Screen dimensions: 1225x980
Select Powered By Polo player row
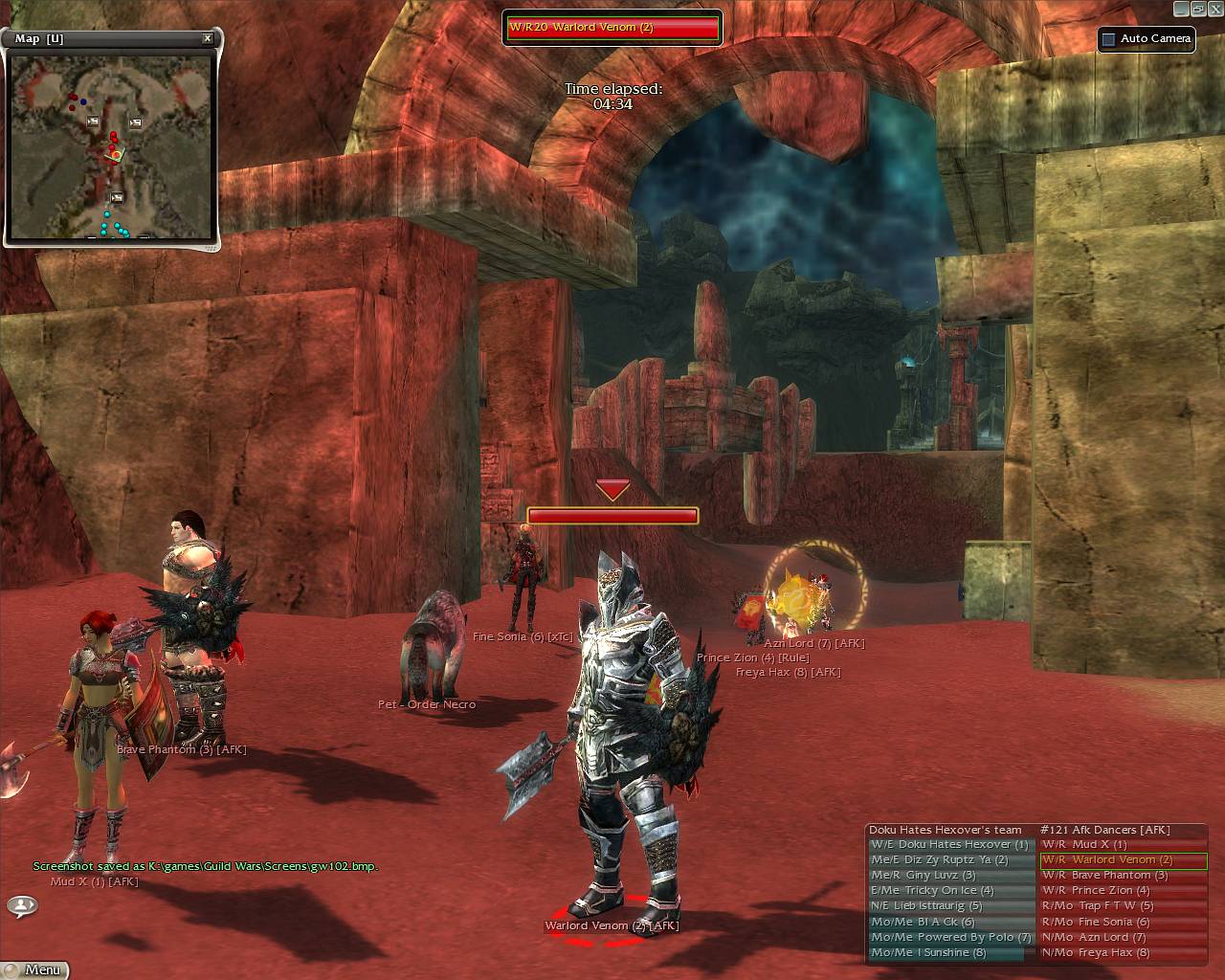(949, 938)
